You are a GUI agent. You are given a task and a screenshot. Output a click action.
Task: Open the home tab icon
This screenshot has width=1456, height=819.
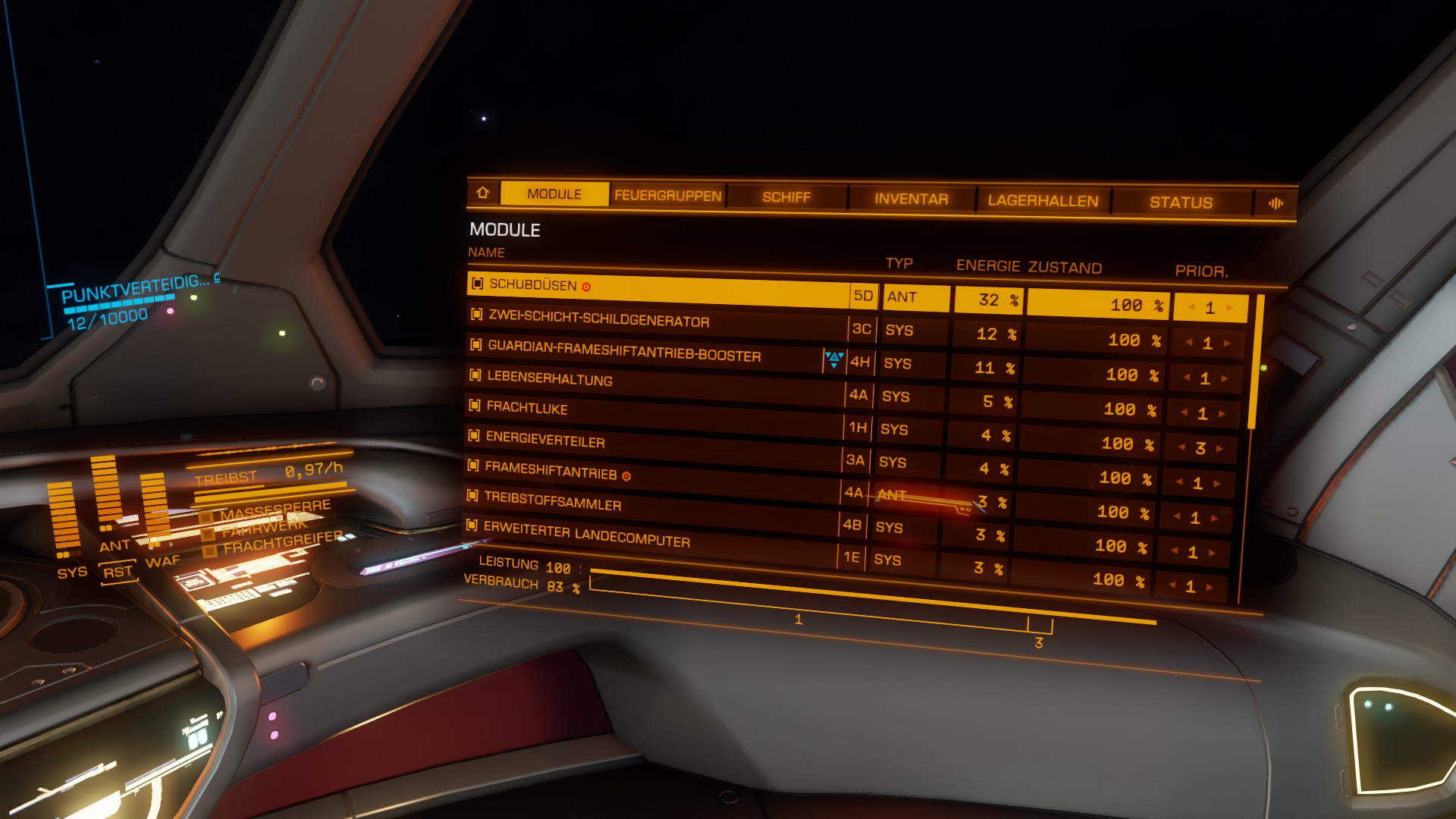[x=483, y=193]
